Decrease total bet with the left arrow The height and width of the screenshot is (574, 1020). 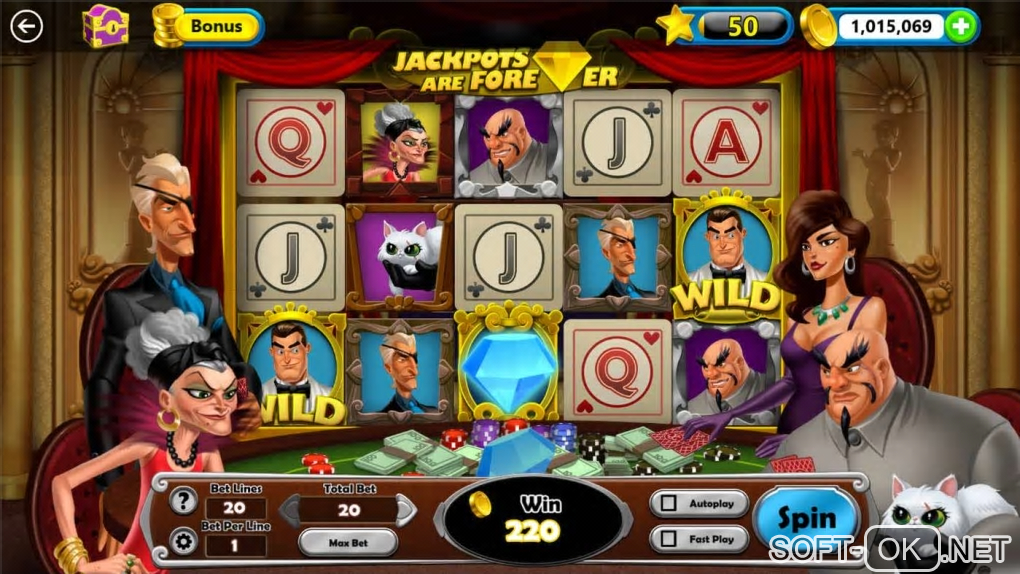click(x=287, y=511)
